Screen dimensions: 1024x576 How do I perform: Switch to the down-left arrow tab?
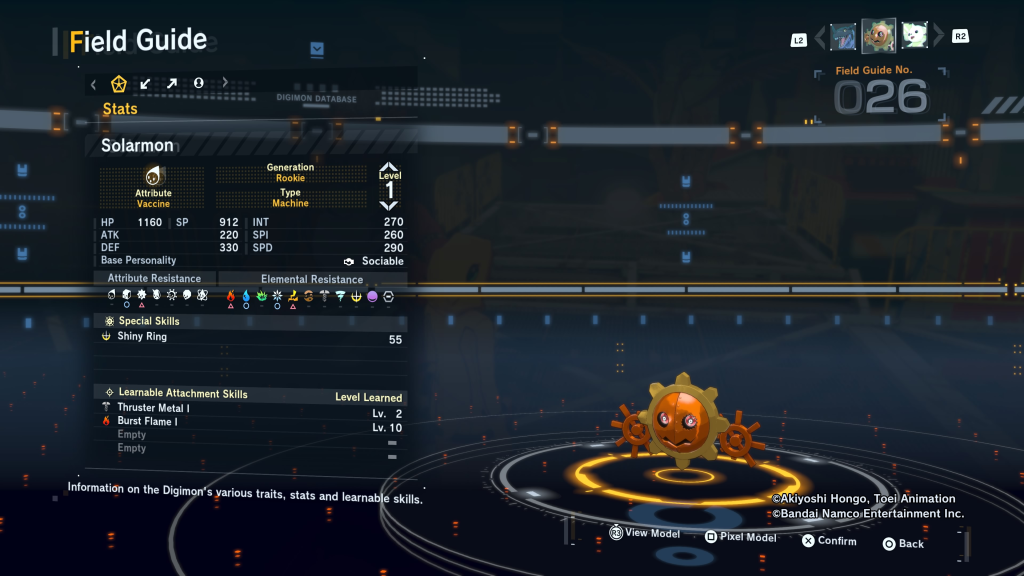pos(145,84)
